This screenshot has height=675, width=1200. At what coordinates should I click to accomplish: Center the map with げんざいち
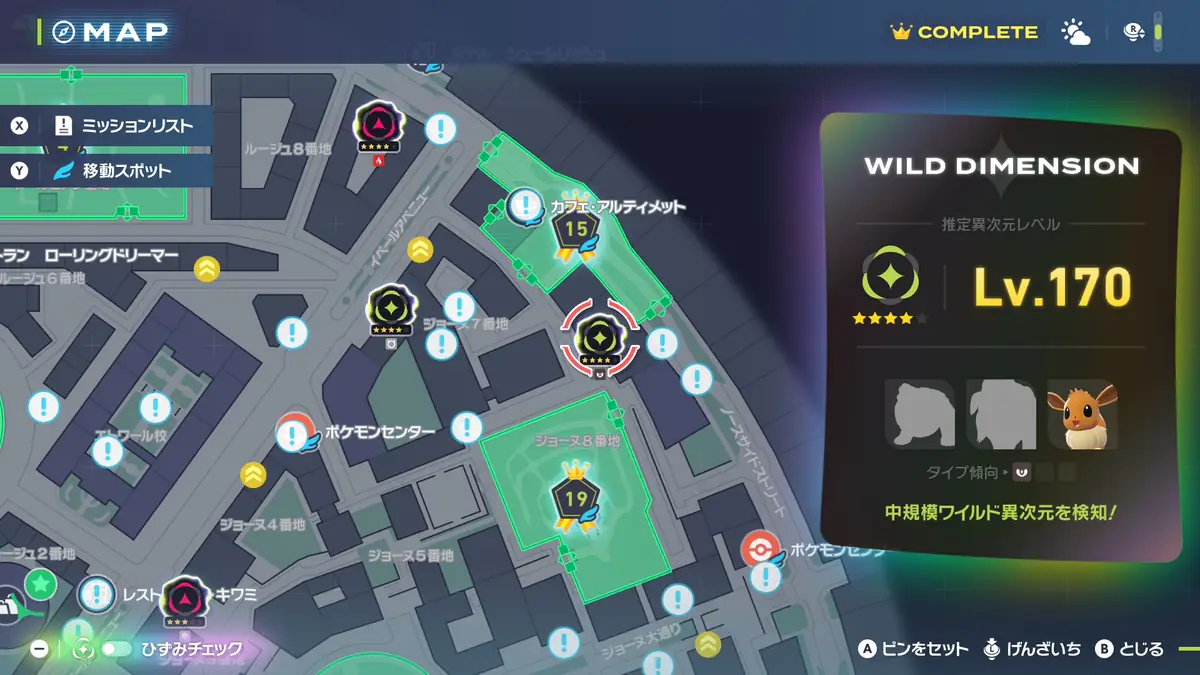[x=1033, y=649]
